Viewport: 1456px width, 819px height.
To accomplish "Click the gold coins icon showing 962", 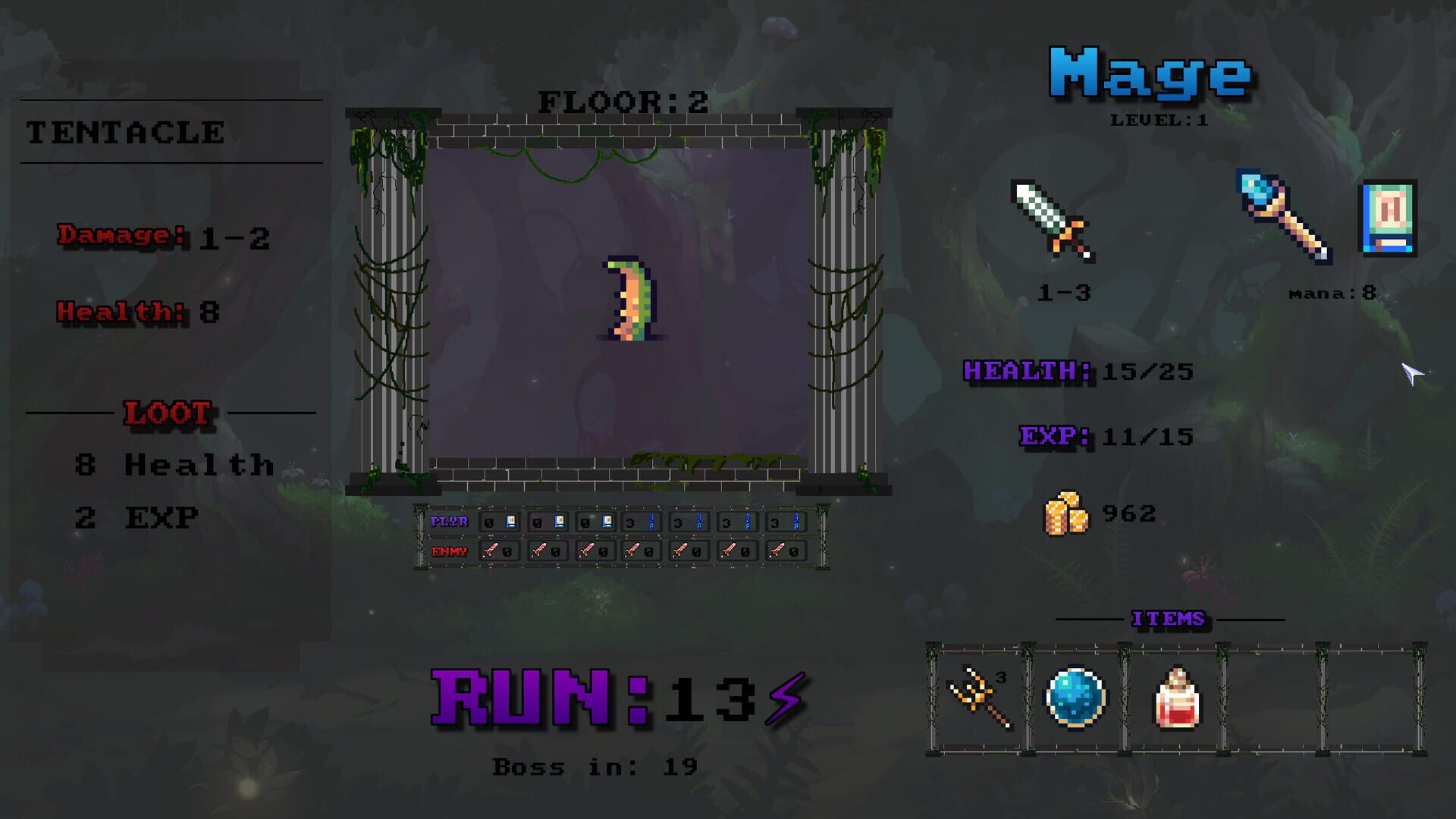I will tap(1065, 512).
